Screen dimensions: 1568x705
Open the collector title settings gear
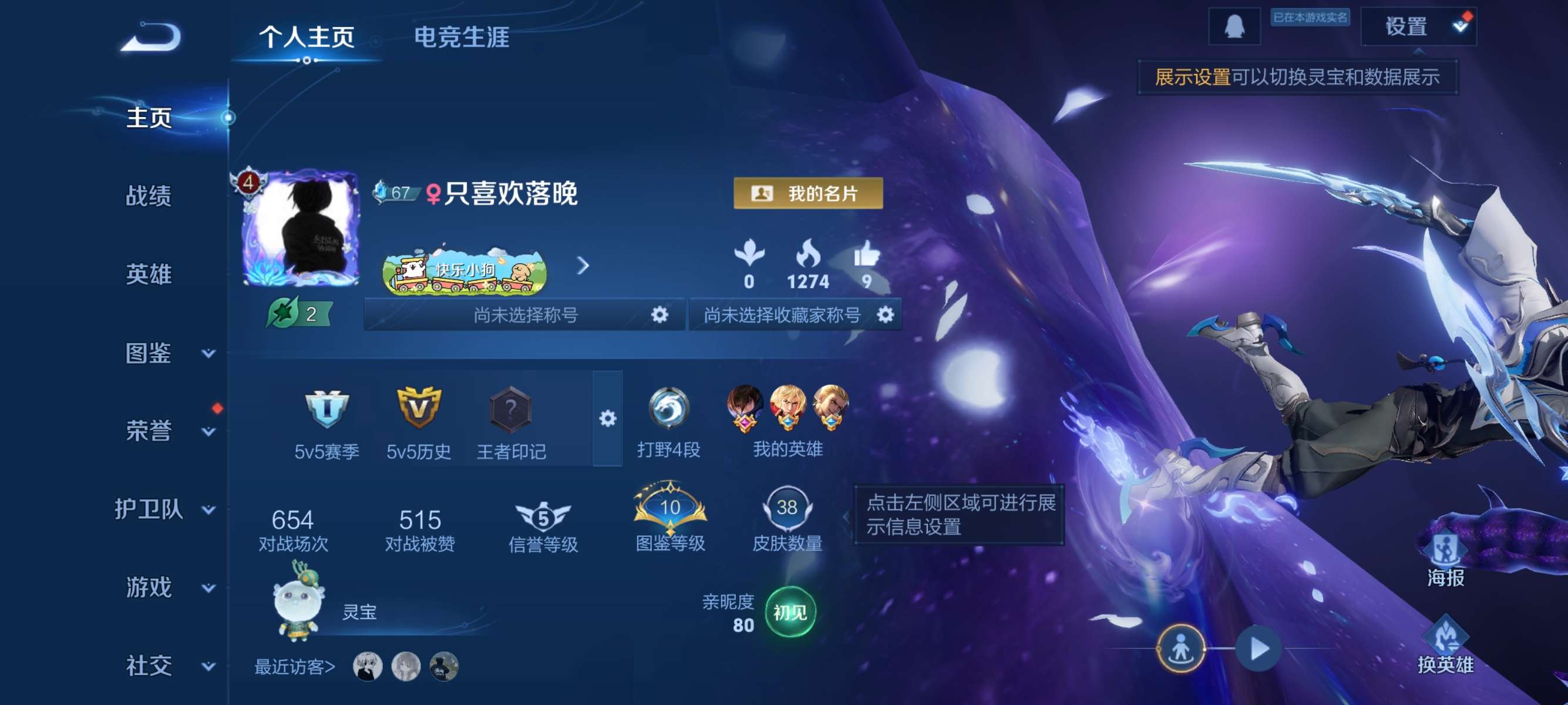coord(886,315)
